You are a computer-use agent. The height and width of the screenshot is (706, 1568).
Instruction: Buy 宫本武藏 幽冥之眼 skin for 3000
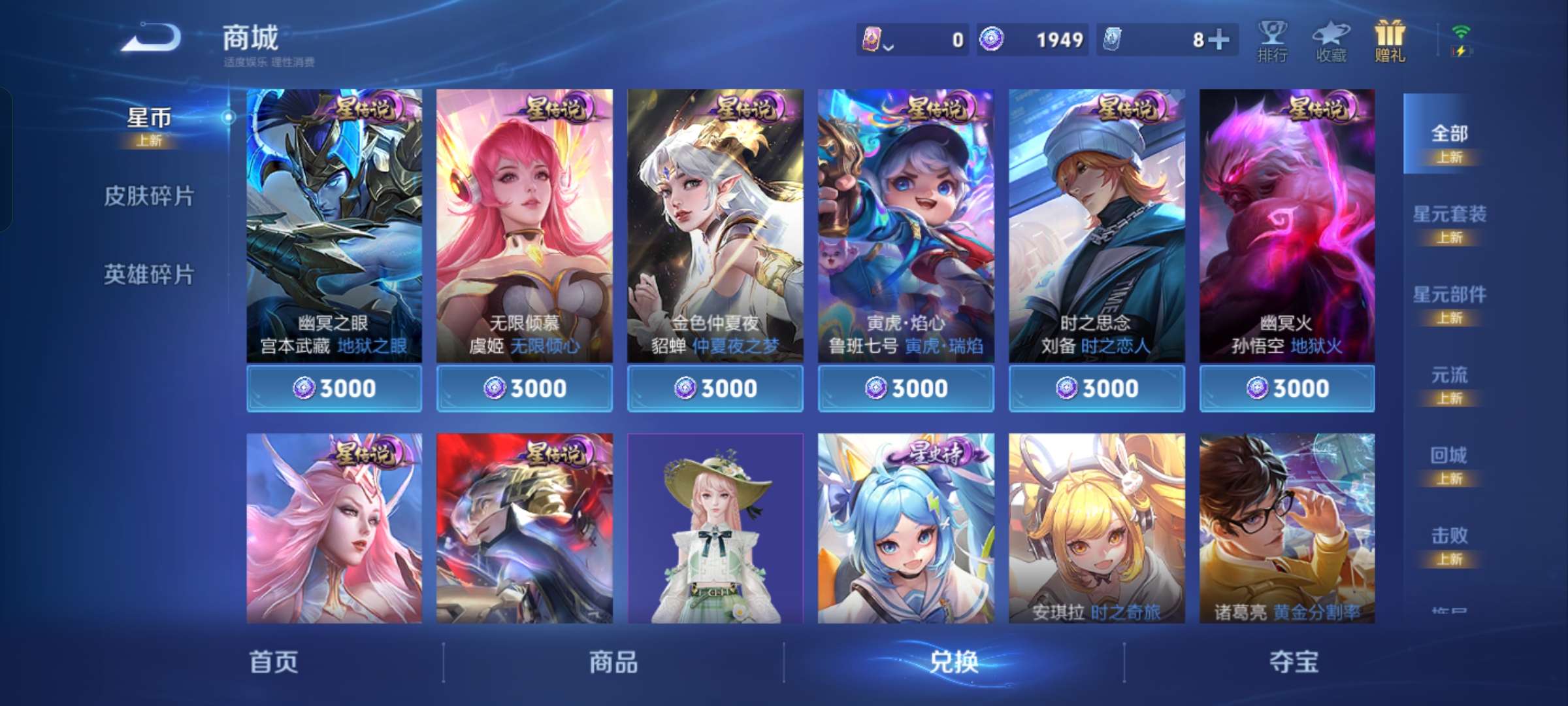[x=335, y=388]
